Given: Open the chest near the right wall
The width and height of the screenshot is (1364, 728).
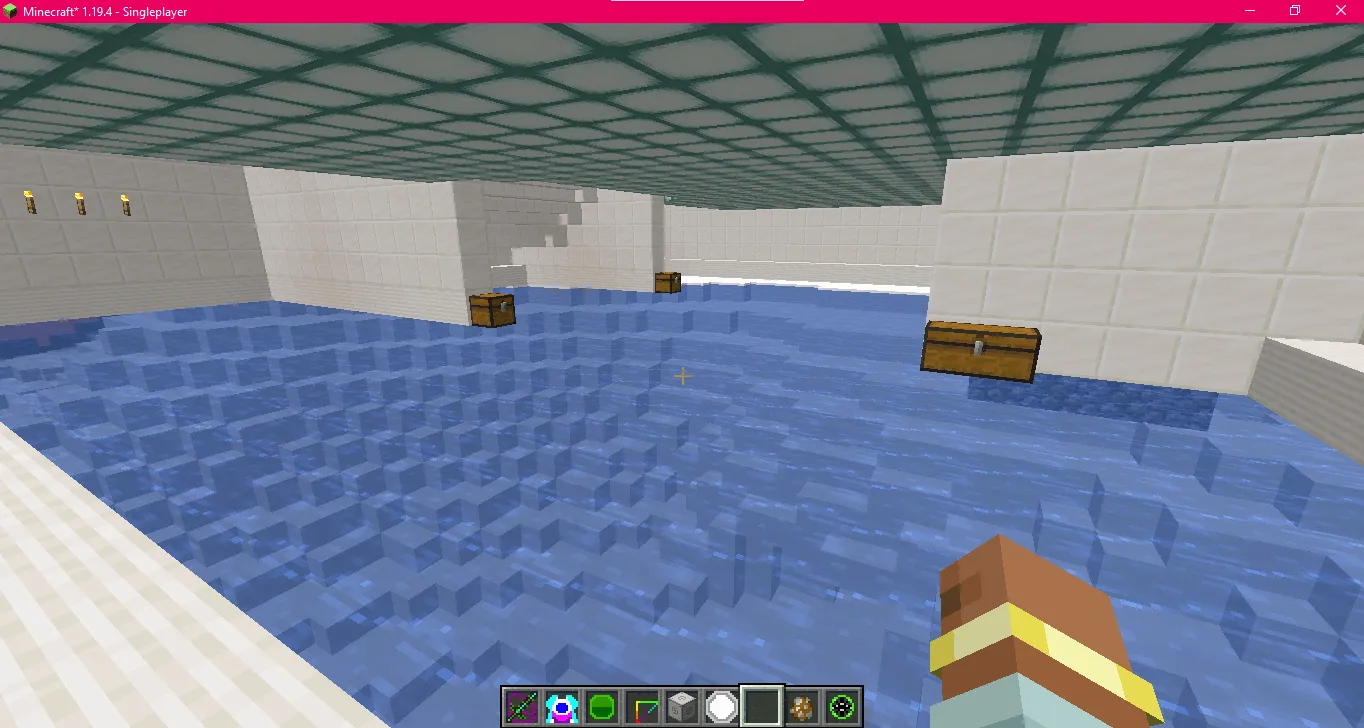Looking at the screenshot, I should (x=980, y=350).
